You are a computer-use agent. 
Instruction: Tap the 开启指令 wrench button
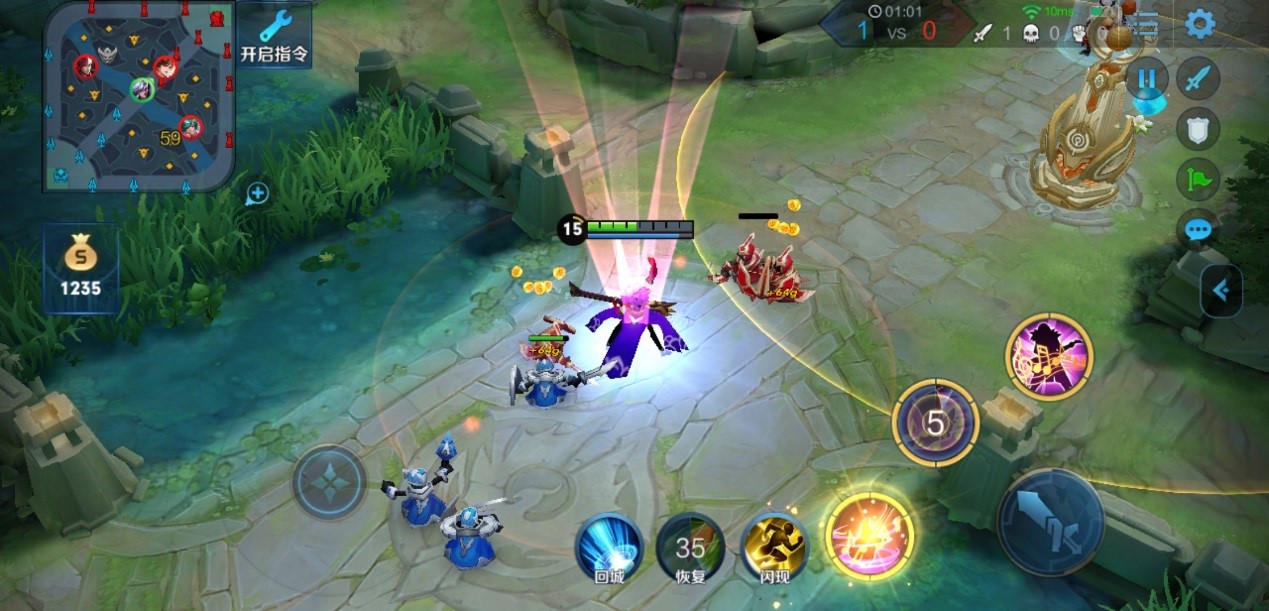tap(273, 36)
